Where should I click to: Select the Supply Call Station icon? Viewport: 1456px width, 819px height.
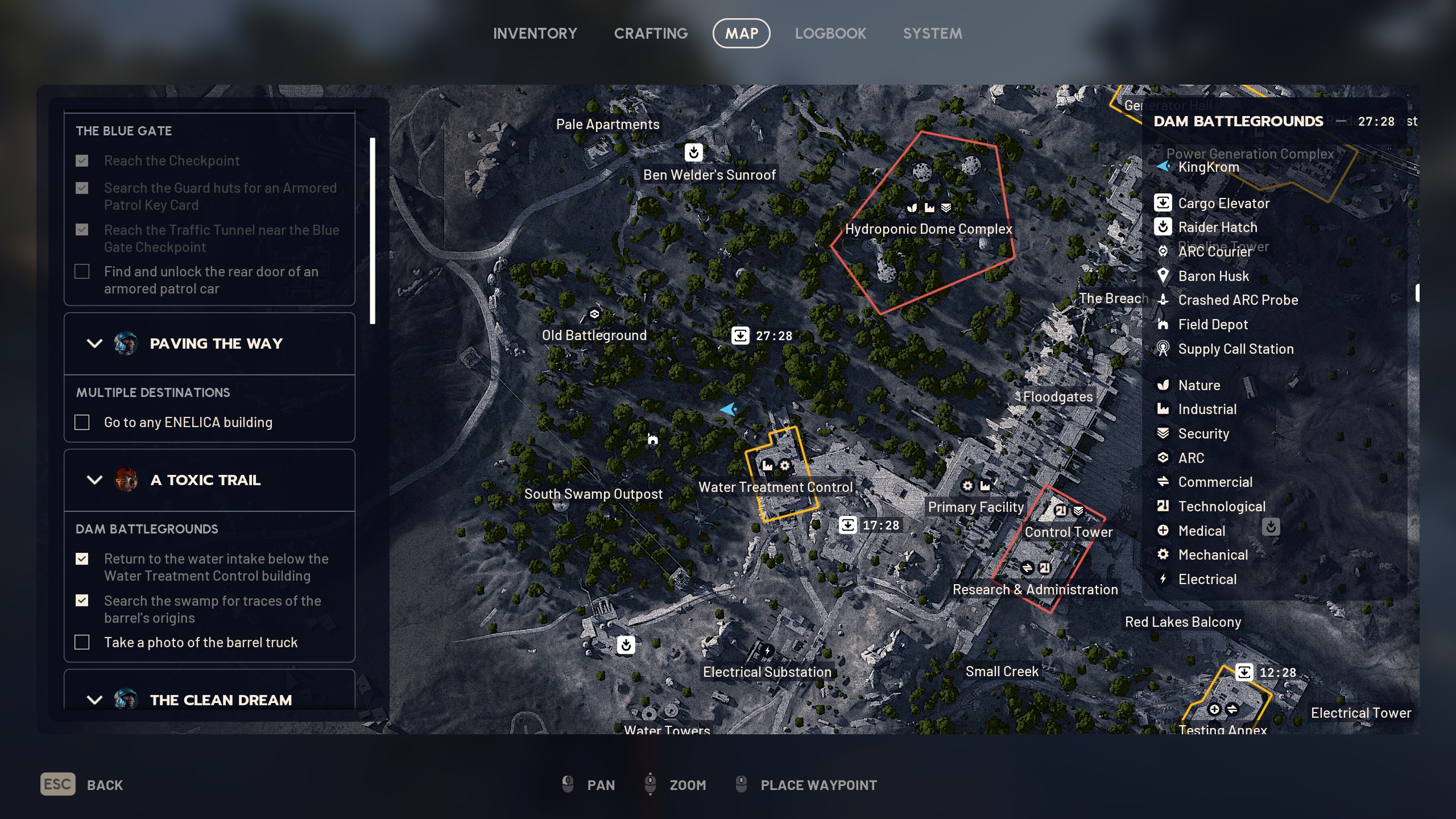coord(1163,349)
